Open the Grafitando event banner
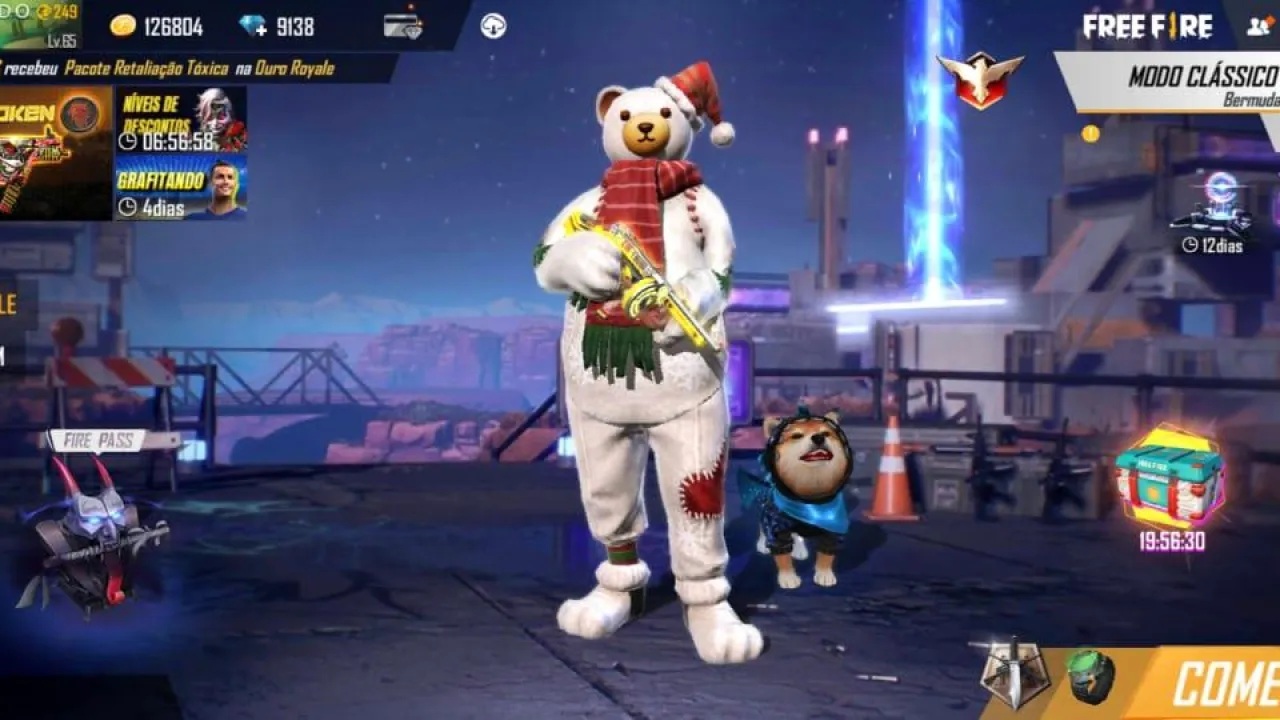1280x720 pixels. [x=181, y=187]
